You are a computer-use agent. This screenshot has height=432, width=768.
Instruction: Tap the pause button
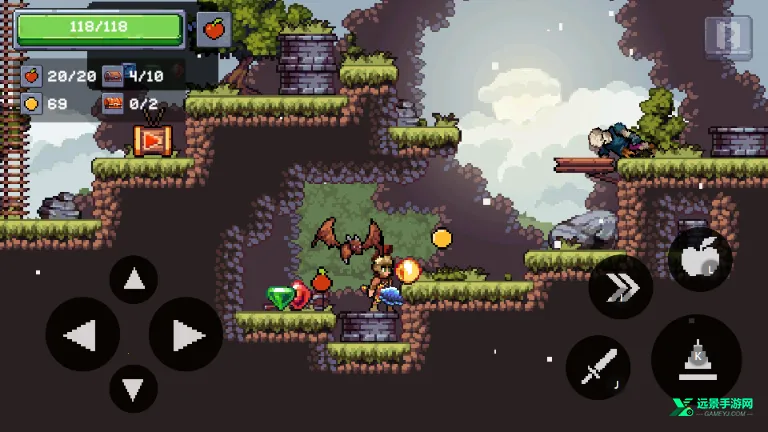(x=727, y=37)
